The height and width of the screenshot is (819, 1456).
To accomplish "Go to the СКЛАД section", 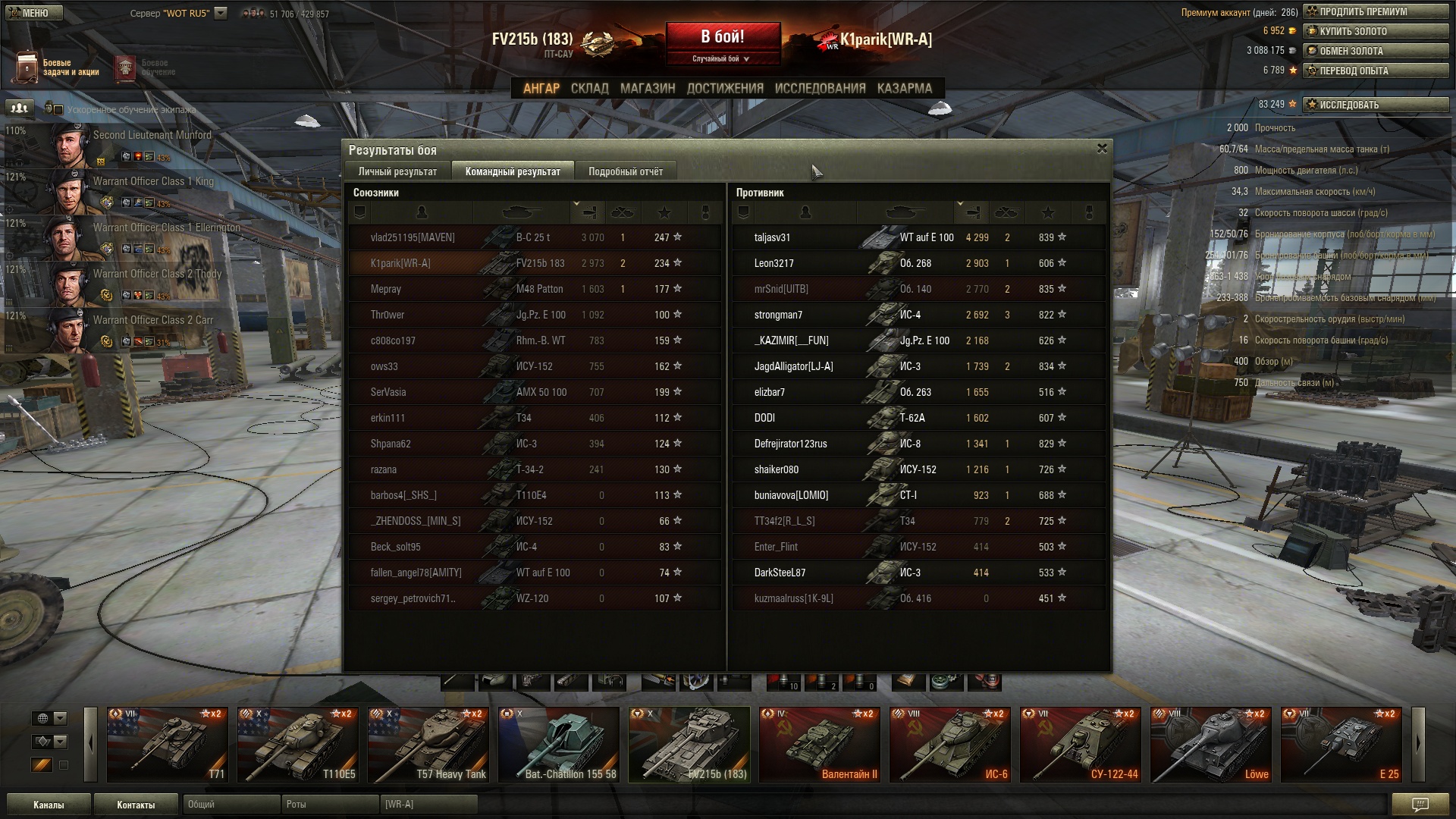I will [589, 88].
